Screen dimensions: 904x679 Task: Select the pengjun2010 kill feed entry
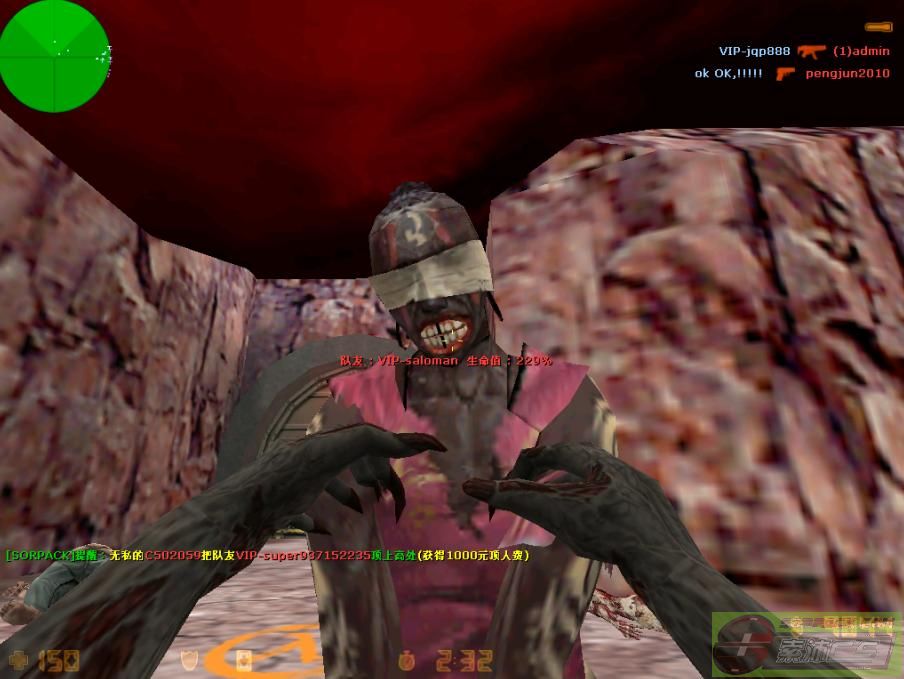tap(846, 73)
